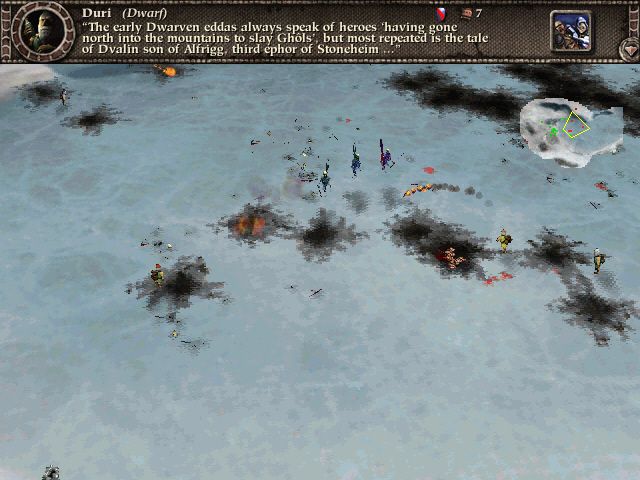This screenshot has height=480, width=640.
Task: Click the round down-arrow button on the status bar
Action: 628,47
